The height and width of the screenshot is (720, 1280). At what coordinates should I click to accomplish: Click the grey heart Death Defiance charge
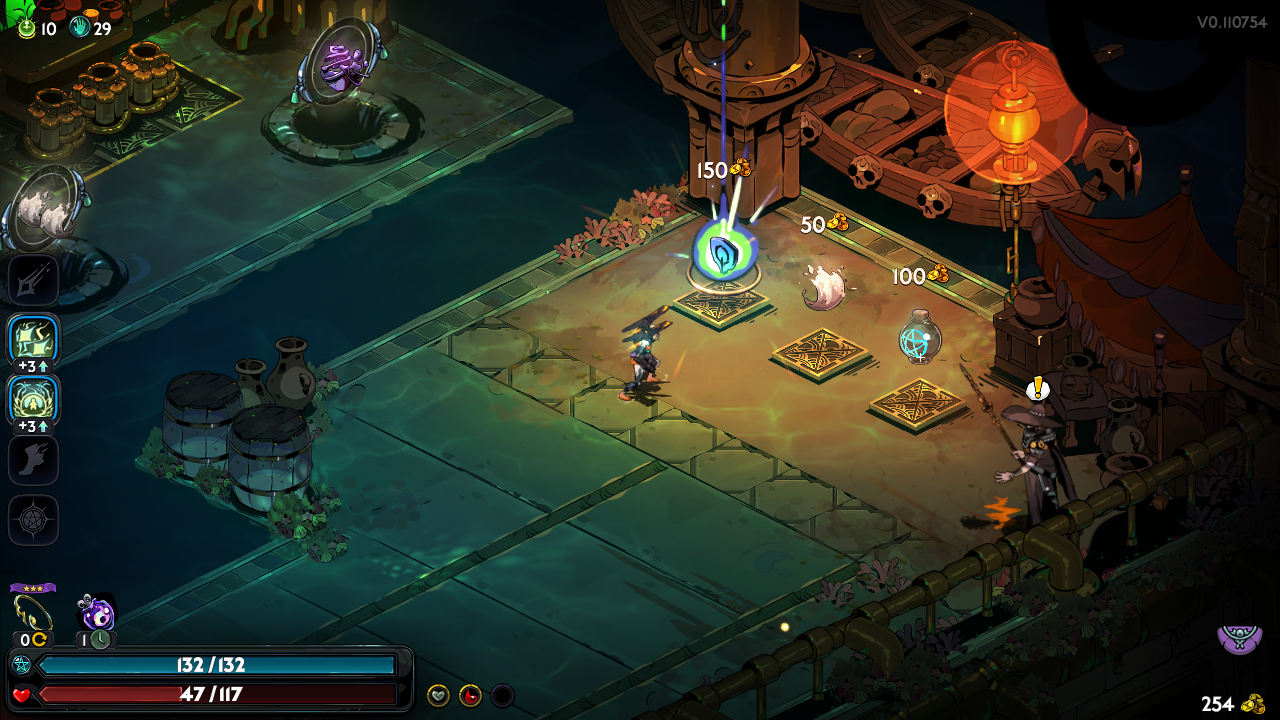(438, 695)
